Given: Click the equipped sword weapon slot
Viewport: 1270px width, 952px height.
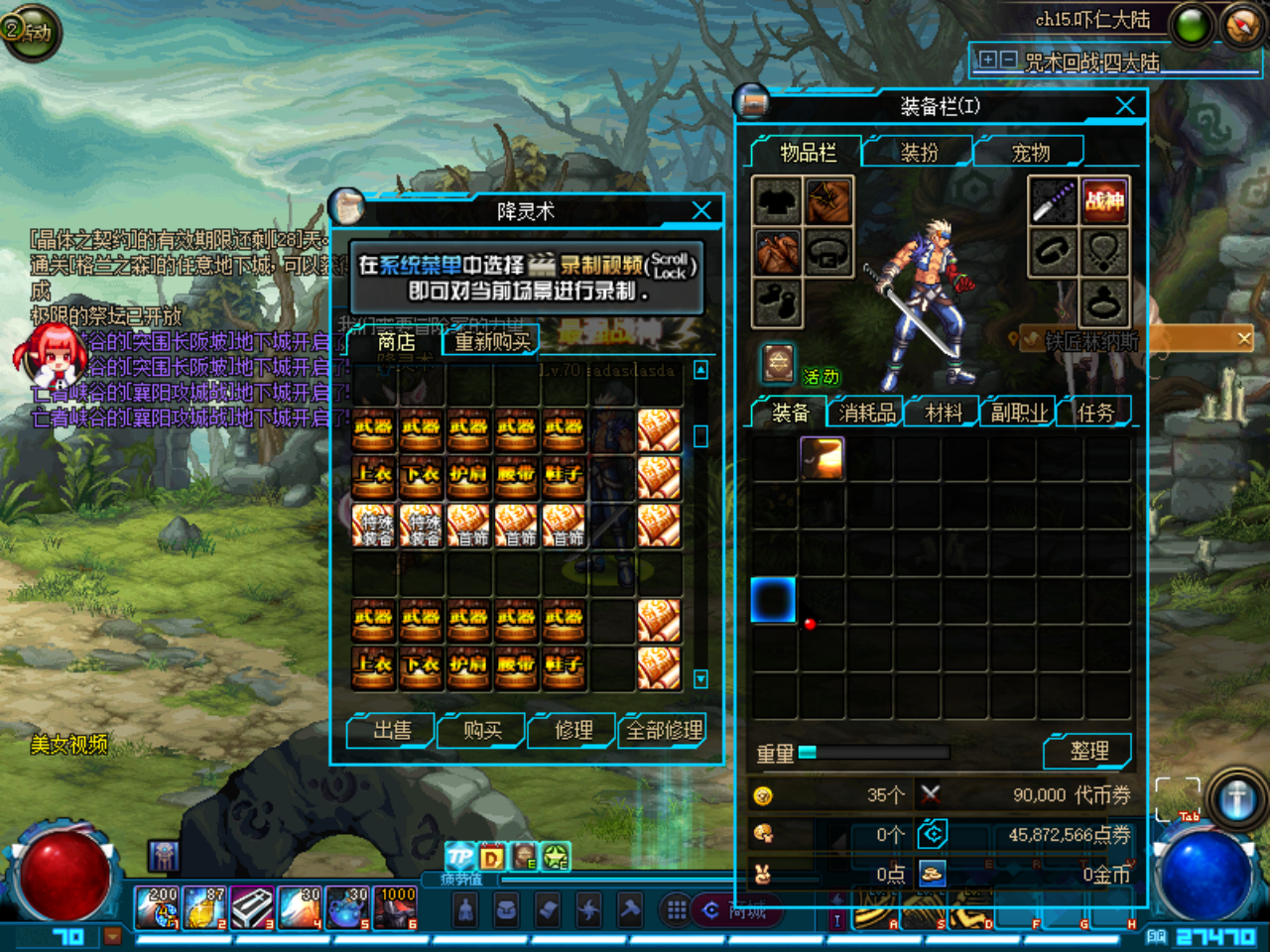Looking at the screenshot, I should click(x=1053, y=201).
